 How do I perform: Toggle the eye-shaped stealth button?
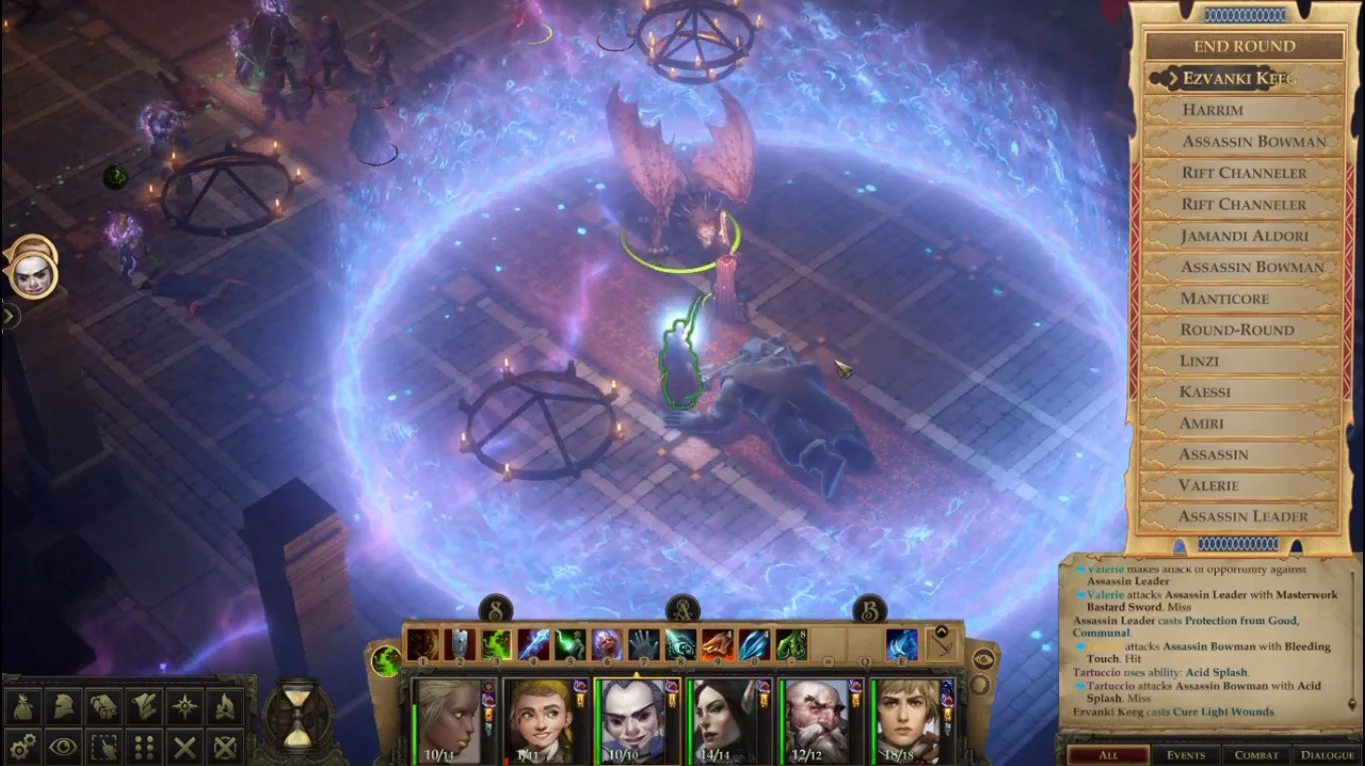click(x=63, y=746)
